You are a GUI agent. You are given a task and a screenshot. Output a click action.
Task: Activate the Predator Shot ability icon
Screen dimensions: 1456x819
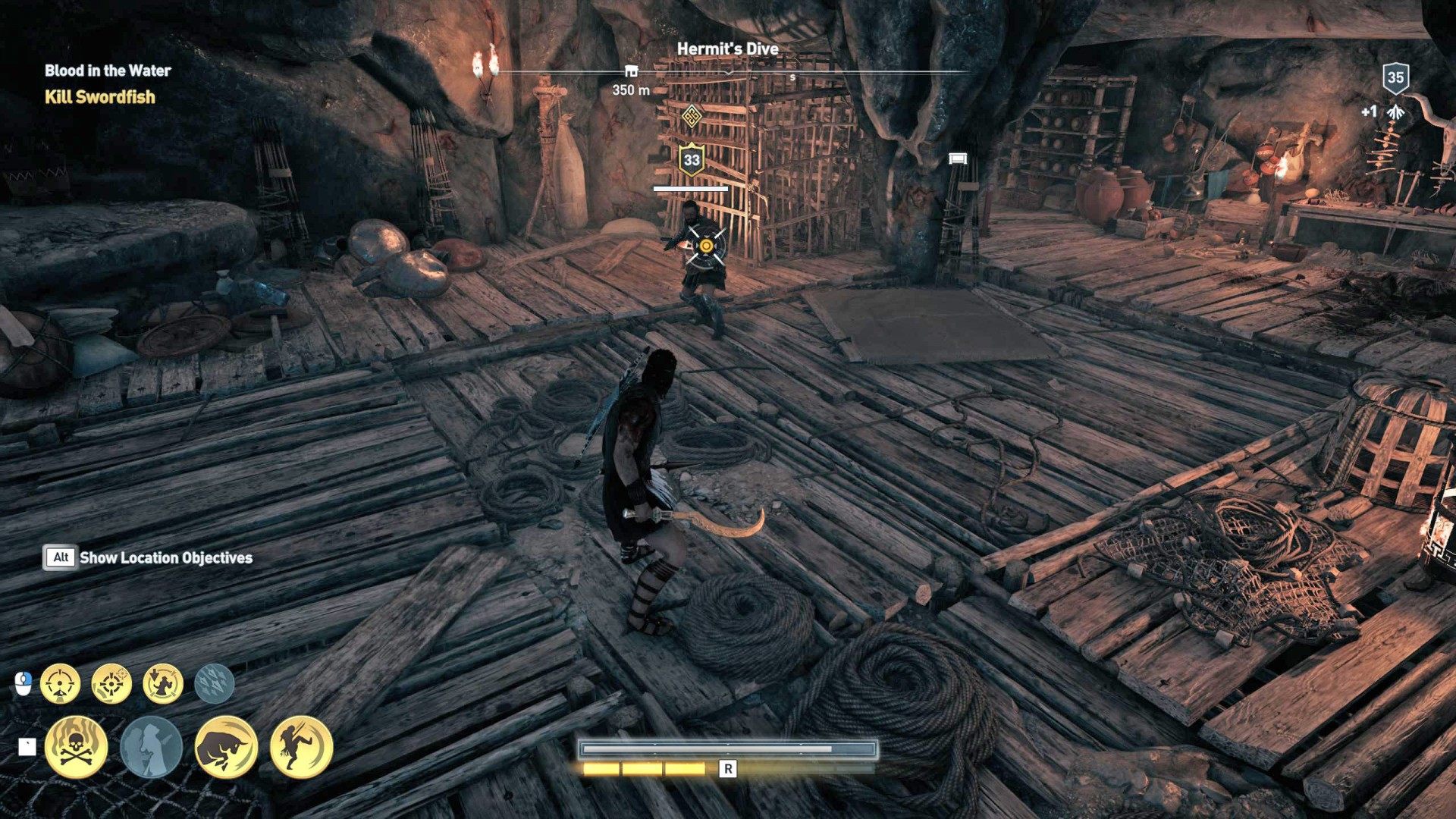(x=111, y=683)
